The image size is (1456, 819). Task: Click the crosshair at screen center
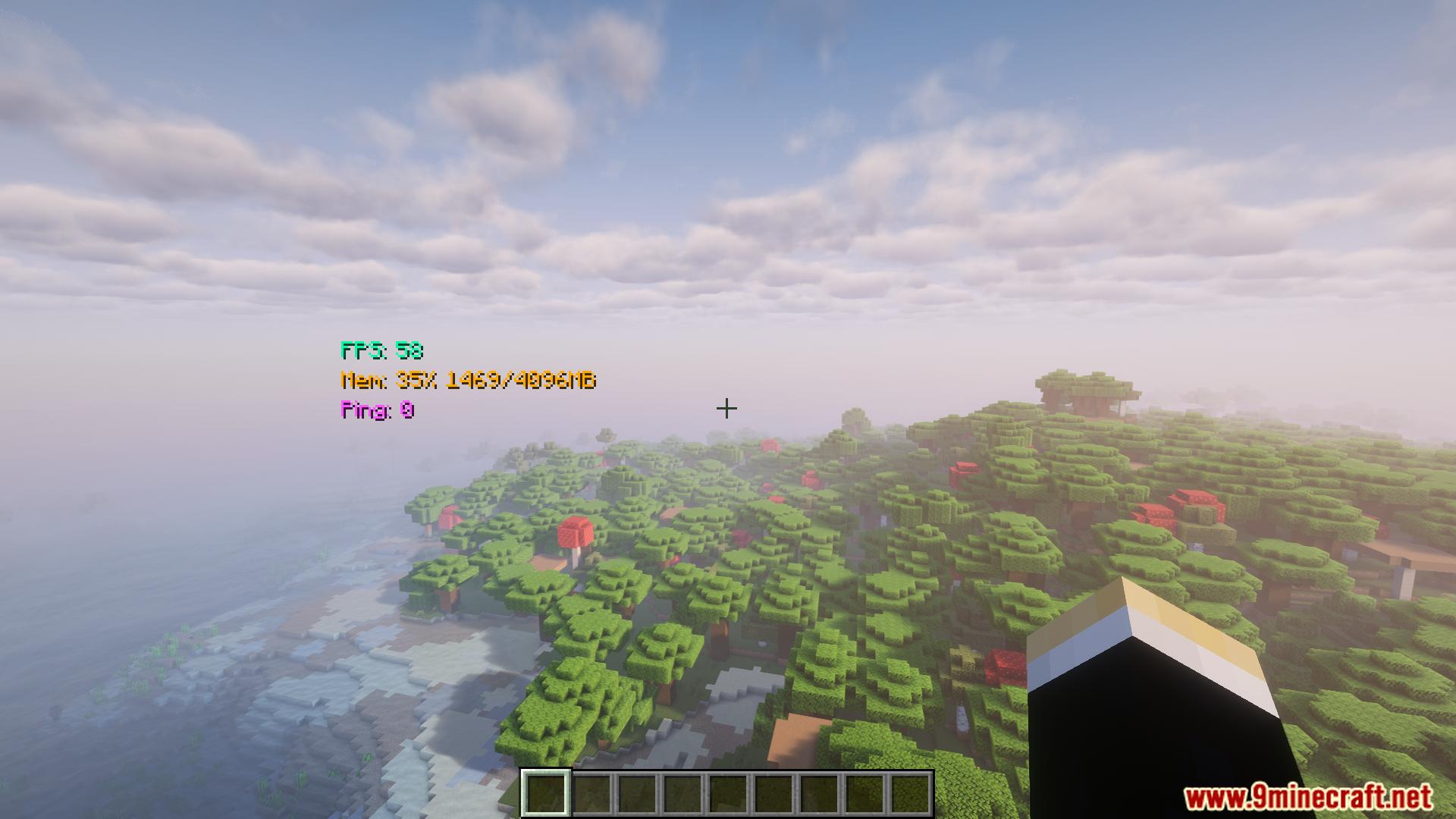coord(727,409)
